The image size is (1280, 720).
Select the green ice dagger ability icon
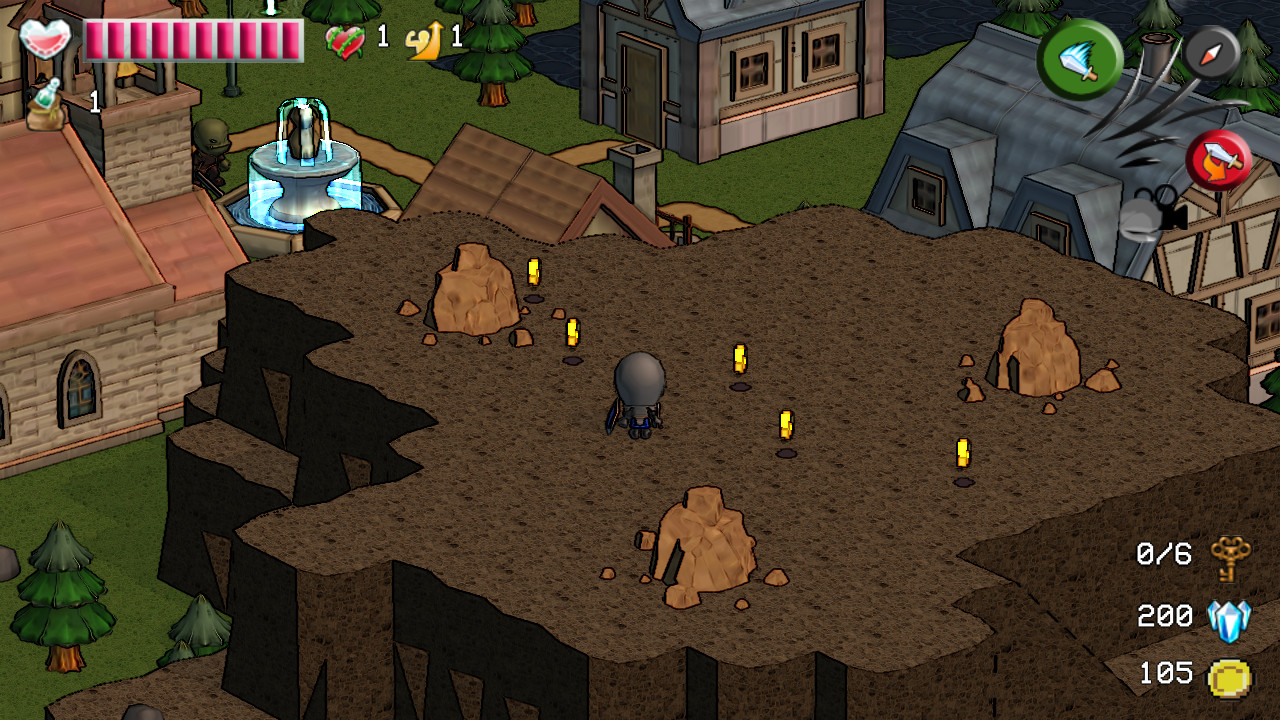(x=1079, y=58)
